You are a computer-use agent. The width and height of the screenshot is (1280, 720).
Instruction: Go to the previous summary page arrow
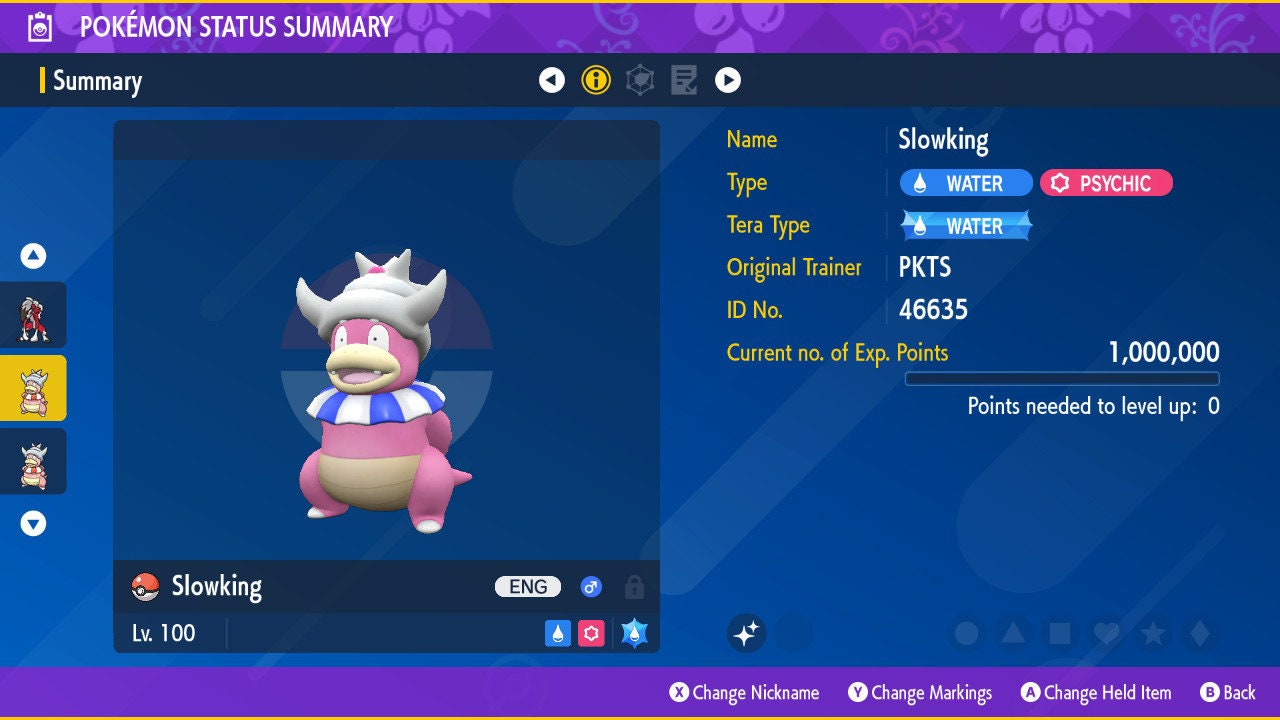click(x=552, y=80)
